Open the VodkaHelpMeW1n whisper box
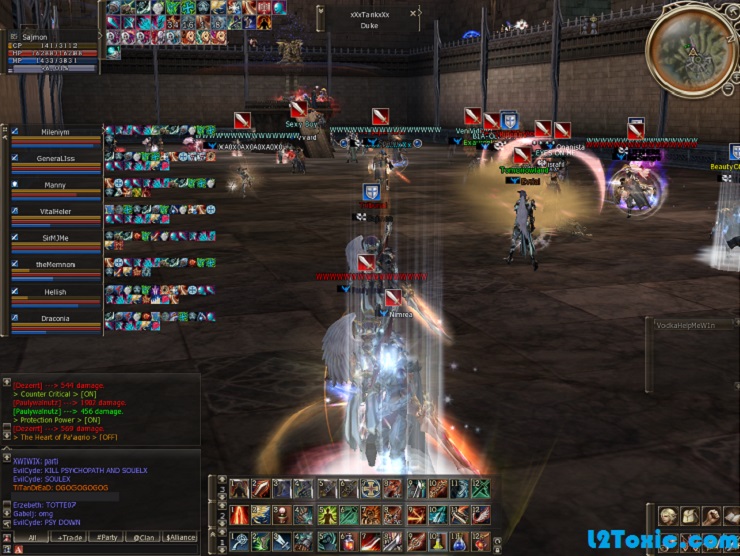The height and width of the screenshot is (556, 740). [692, 325]
